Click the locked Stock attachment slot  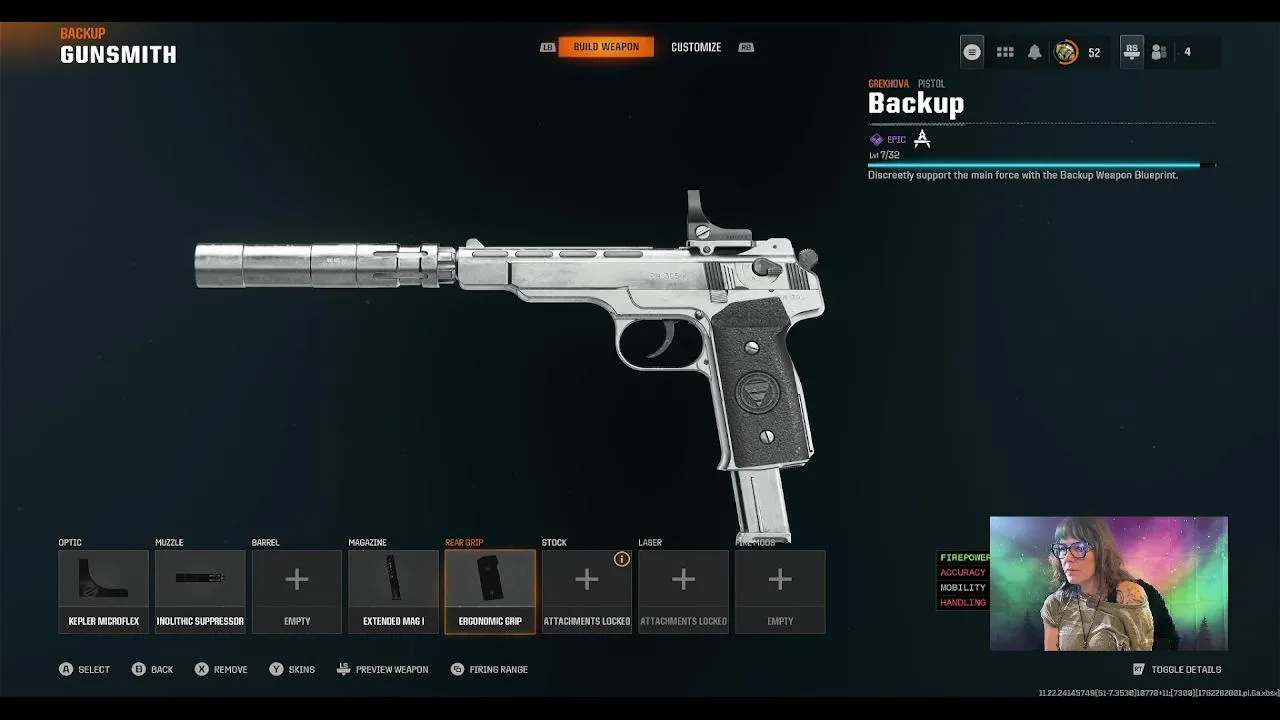[x=586, y=591]
